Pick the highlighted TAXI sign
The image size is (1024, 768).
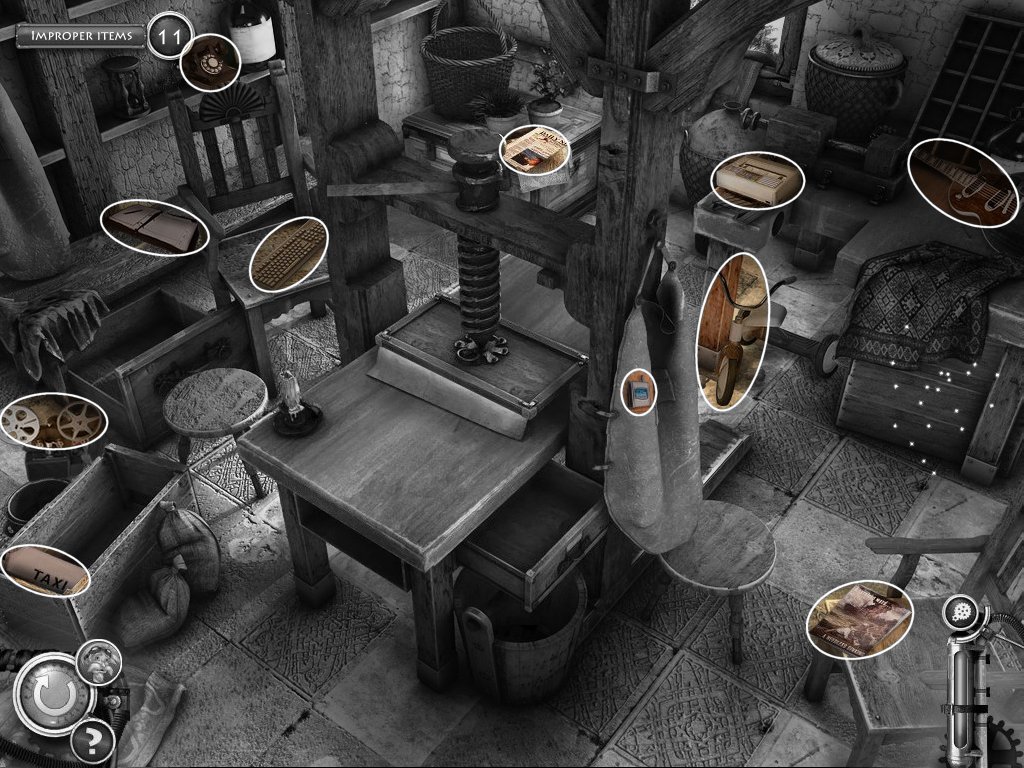point(44,571)
